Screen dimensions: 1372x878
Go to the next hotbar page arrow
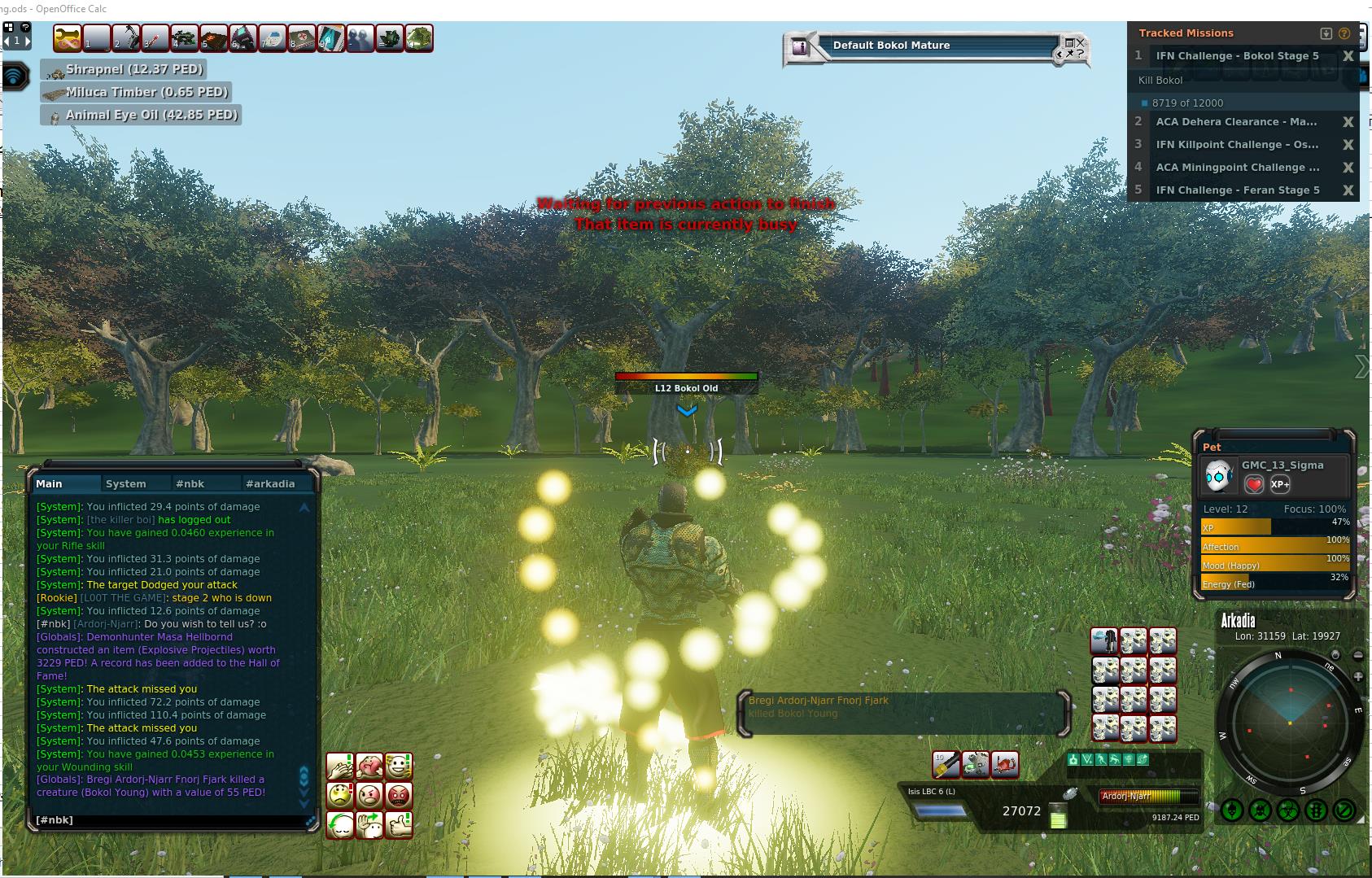tap(27, 40)
